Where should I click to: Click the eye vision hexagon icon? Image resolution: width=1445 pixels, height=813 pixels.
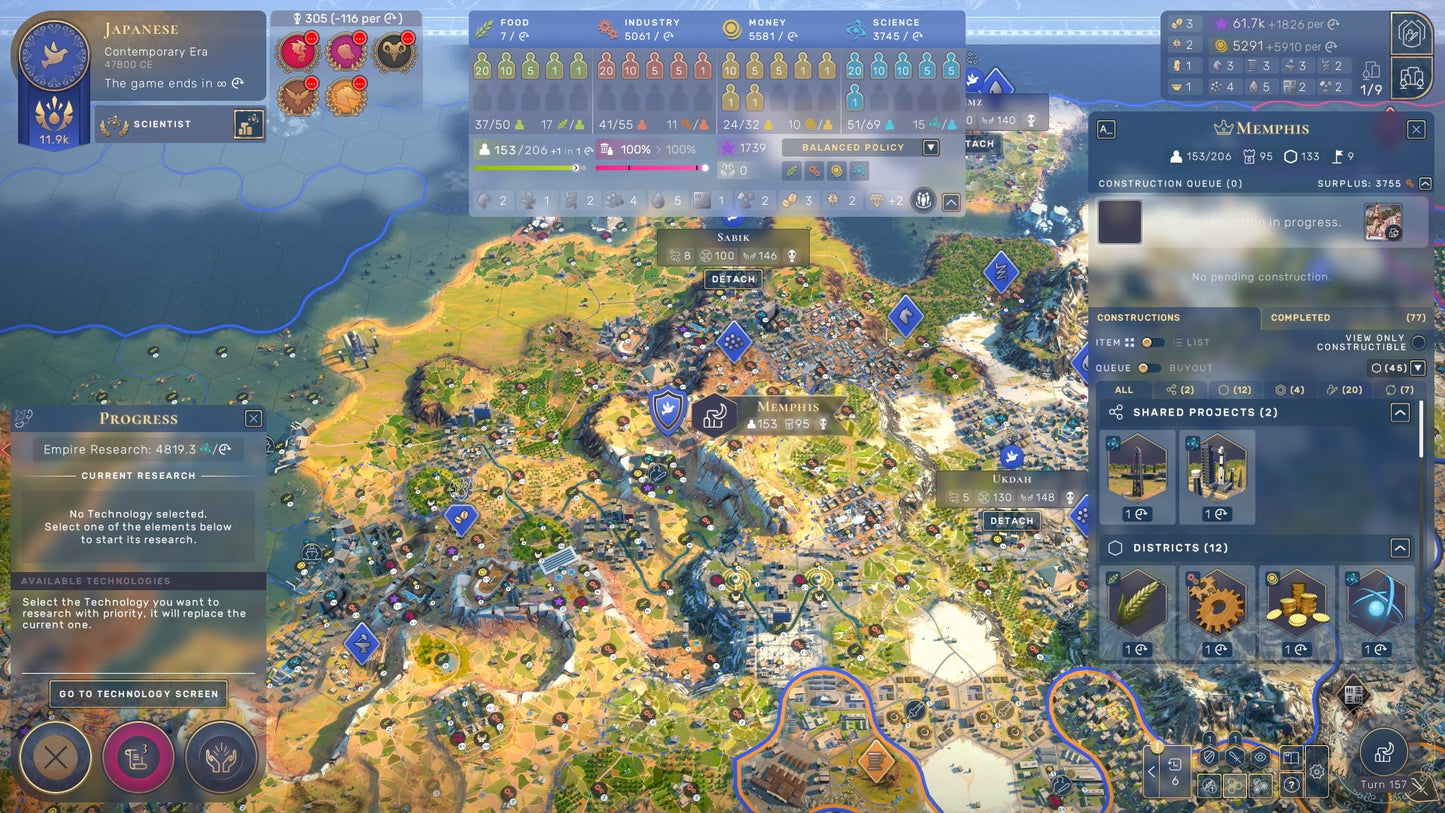tap(1260, 758)
